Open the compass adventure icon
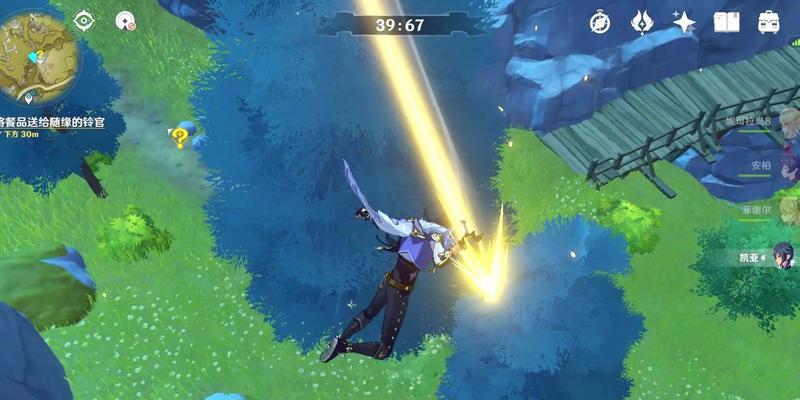The height and width of the screenshot is (400, 800). tap(600, 22)
